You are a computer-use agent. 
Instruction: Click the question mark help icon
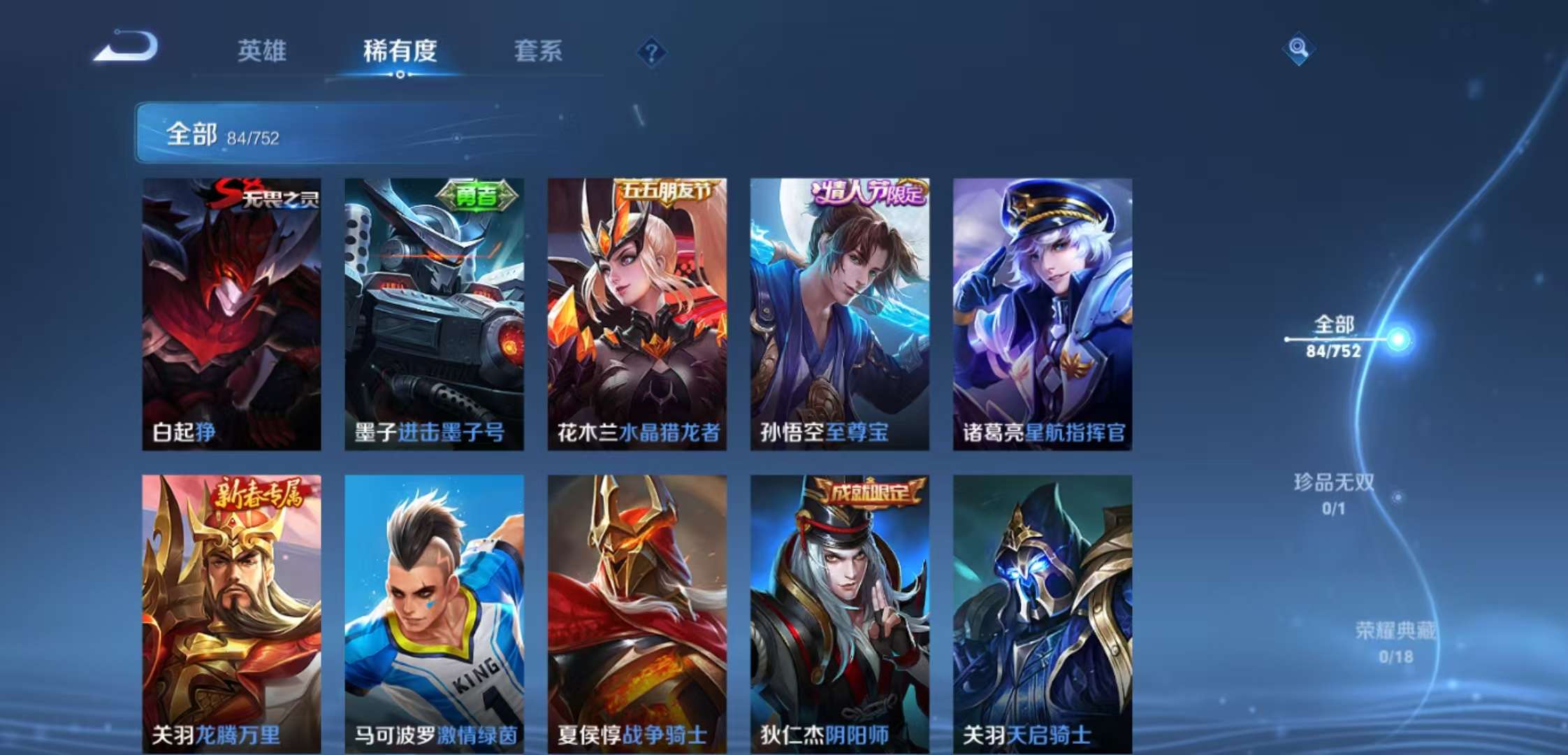click(650, 52)
